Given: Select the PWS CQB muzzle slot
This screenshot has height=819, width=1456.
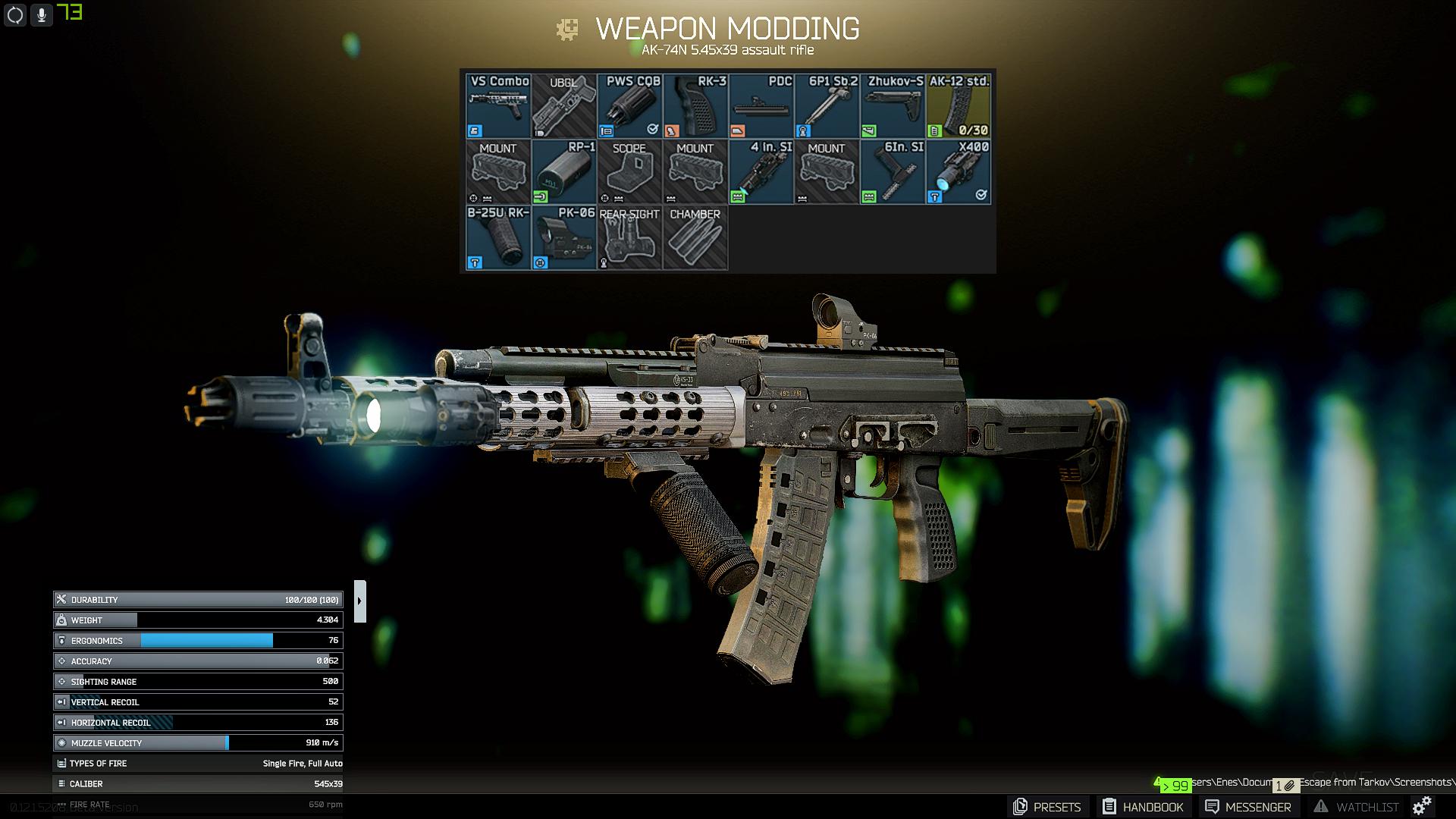Looking at the screenshot, I should pos(630,105).
